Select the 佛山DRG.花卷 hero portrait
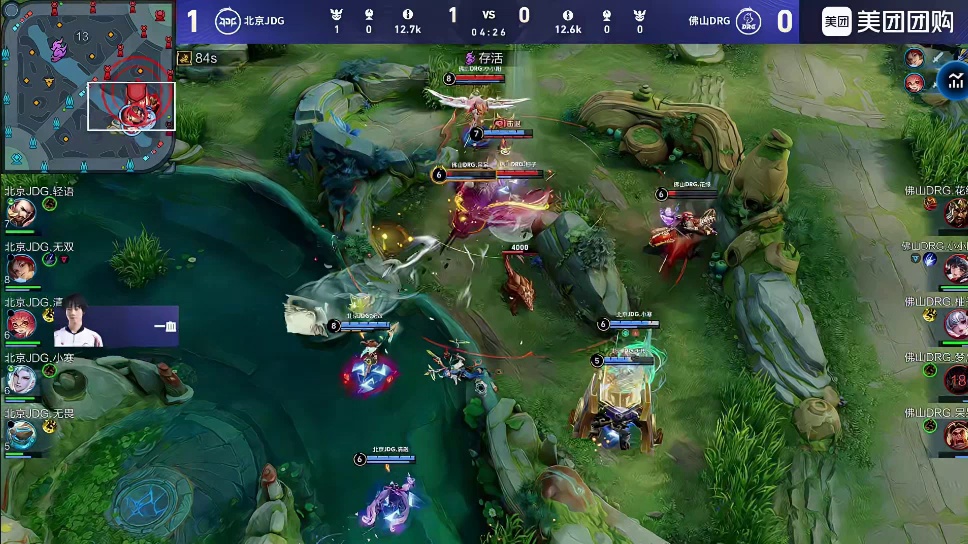The width and height of the screenshot is (968, 544). [x=953, y=210]
